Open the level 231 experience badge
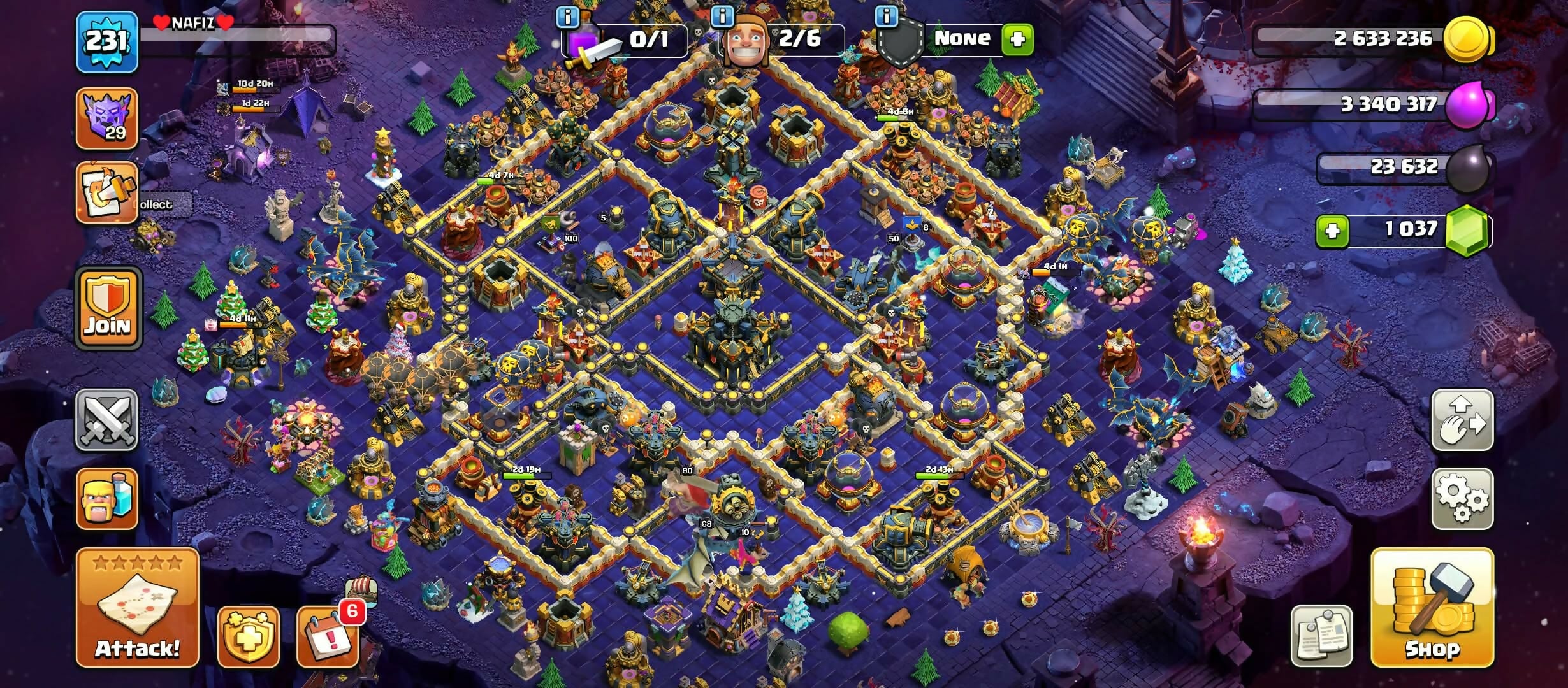Screen dimensions: 1568x688 [107, 42]
